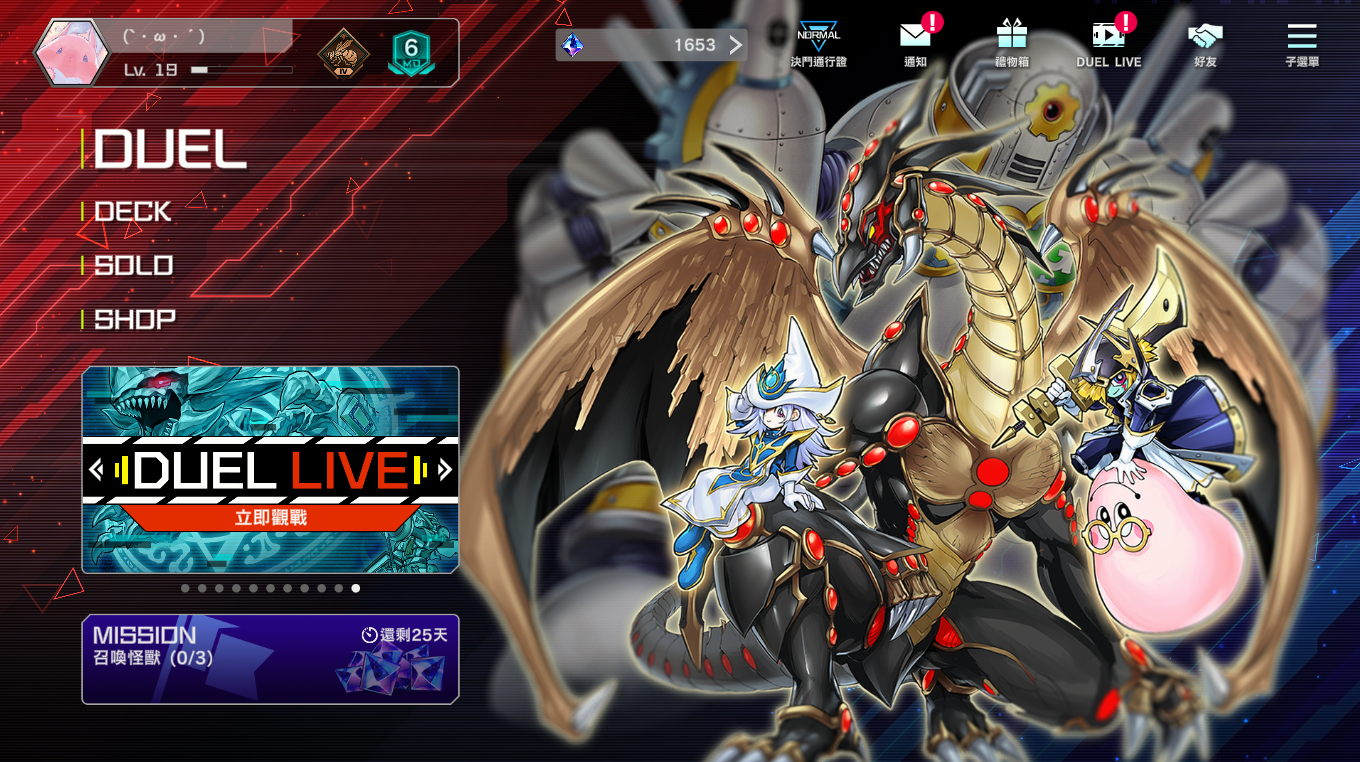Image resolution: width=1360 pixels, height=762 pixels.
Task: Select the first banner page dot
Action: tap(185, 589)
